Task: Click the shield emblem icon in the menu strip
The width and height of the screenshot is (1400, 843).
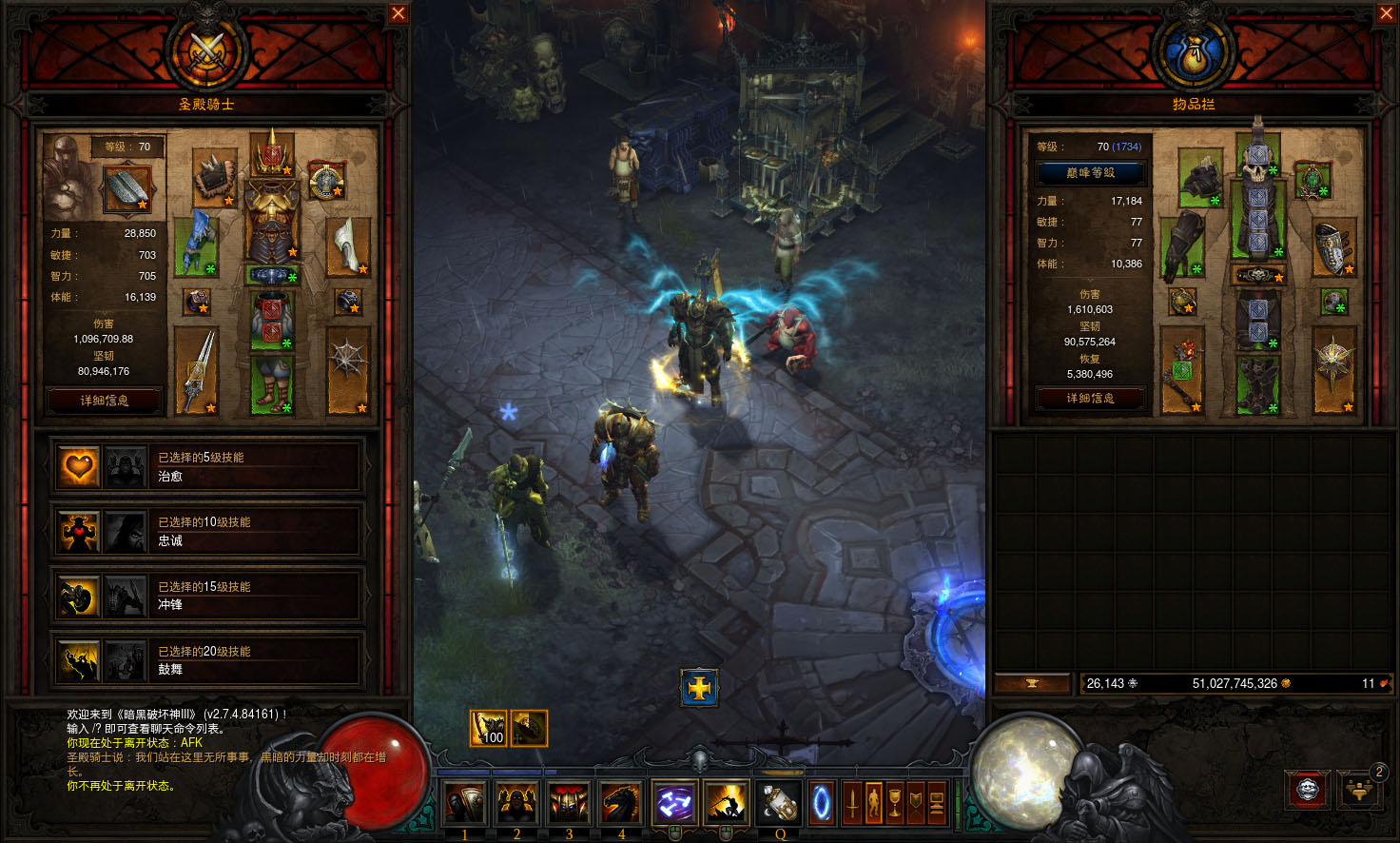Action: point(916,802)
